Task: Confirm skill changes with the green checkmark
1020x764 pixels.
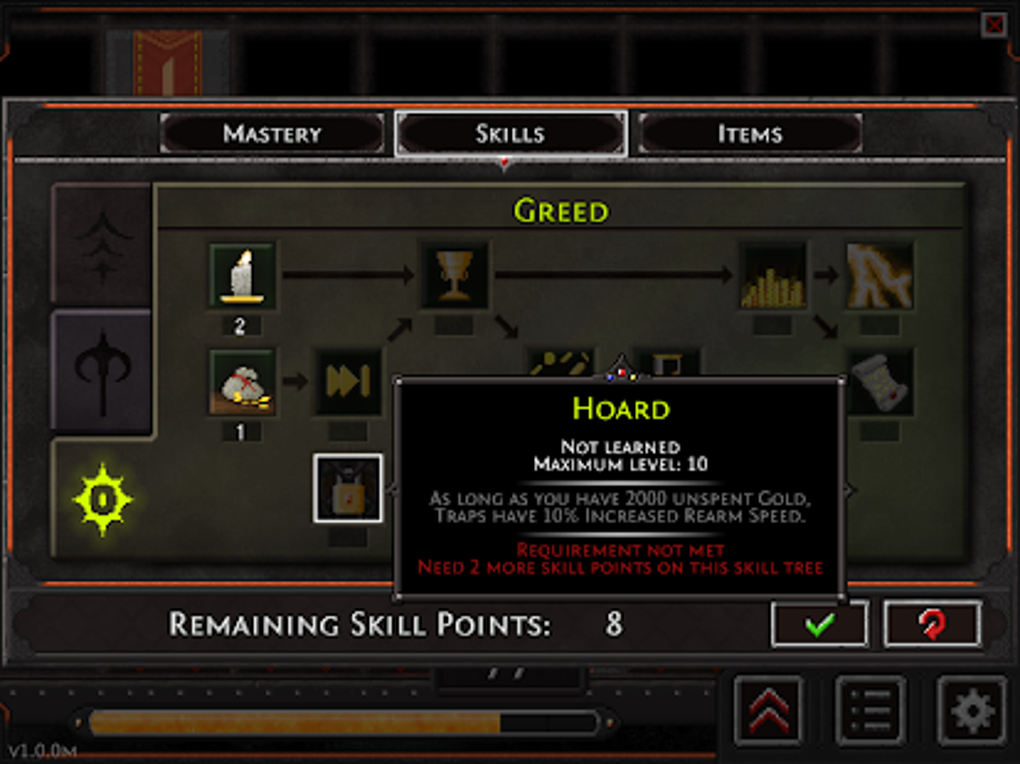Action: coord(819,624)
